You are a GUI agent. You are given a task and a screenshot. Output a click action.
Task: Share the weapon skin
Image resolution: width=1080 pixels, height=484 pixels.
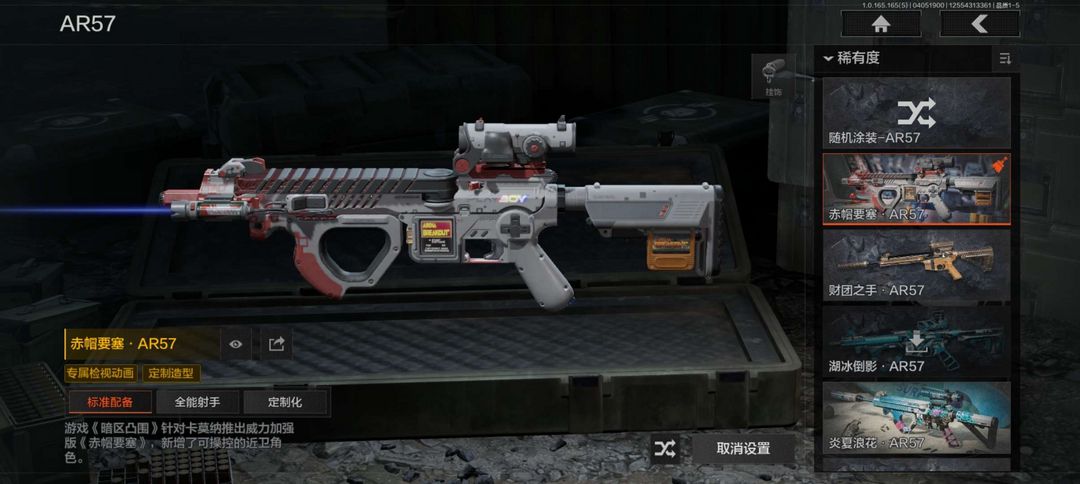[x=277, y=344]
